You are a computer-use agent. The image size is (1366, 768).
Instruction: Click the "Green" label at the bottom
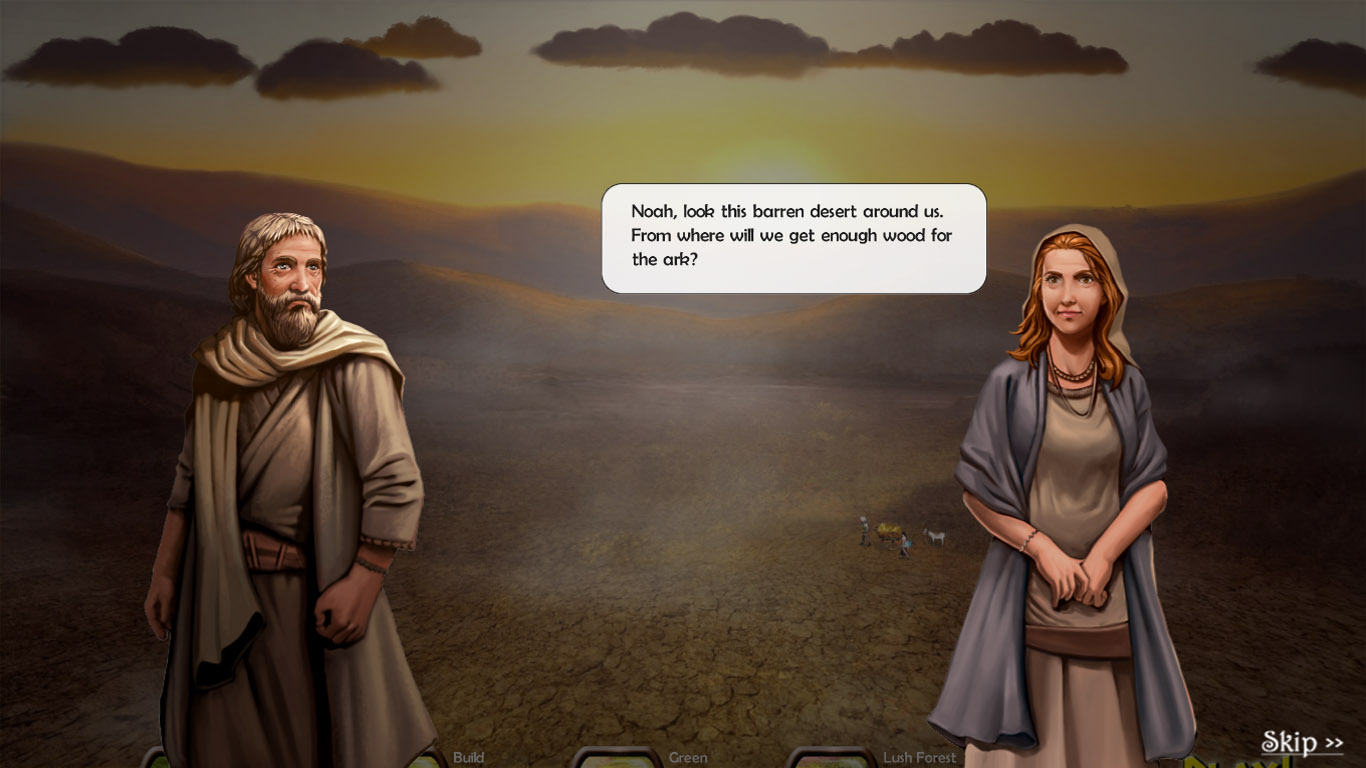[687, 758]
